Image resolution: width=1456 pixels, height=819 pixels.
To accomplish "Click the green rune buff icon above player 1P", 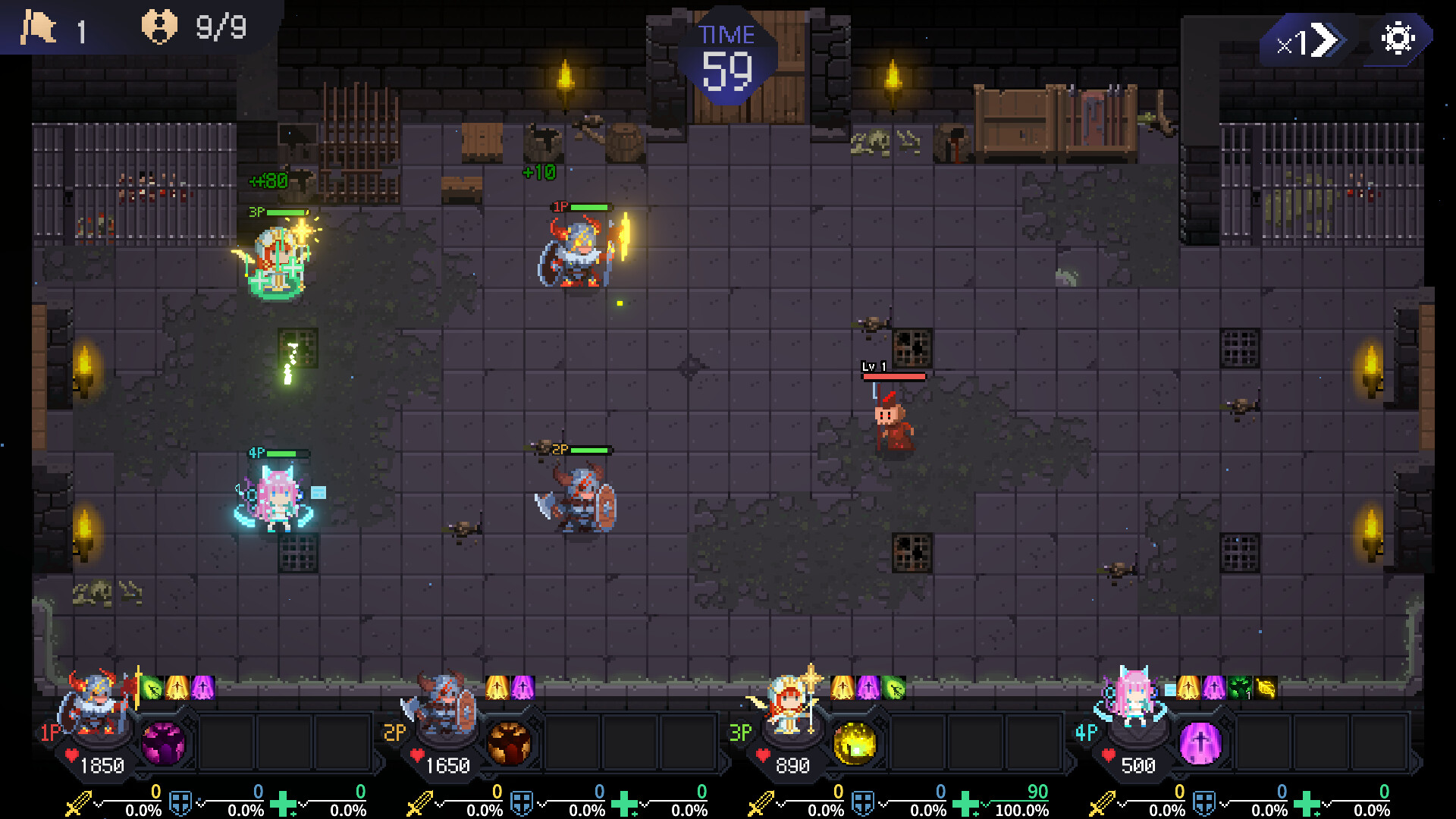I will [150, 688].
